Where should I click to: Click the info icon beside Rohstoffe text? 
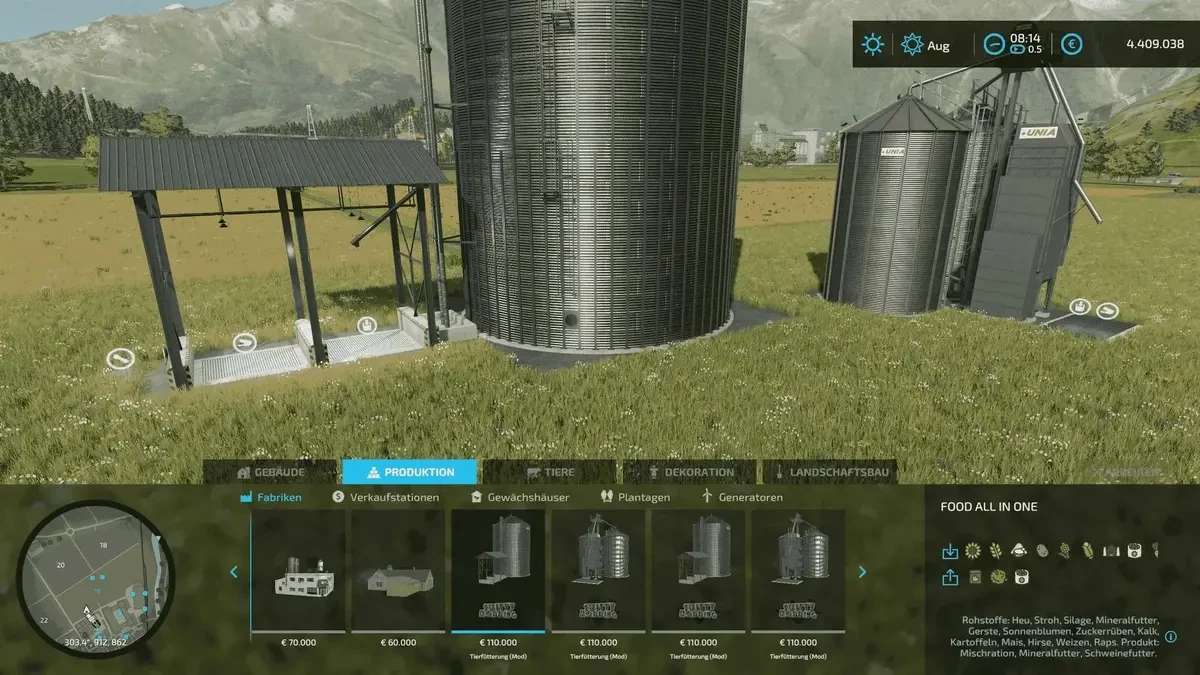[x=1171, y=637]
